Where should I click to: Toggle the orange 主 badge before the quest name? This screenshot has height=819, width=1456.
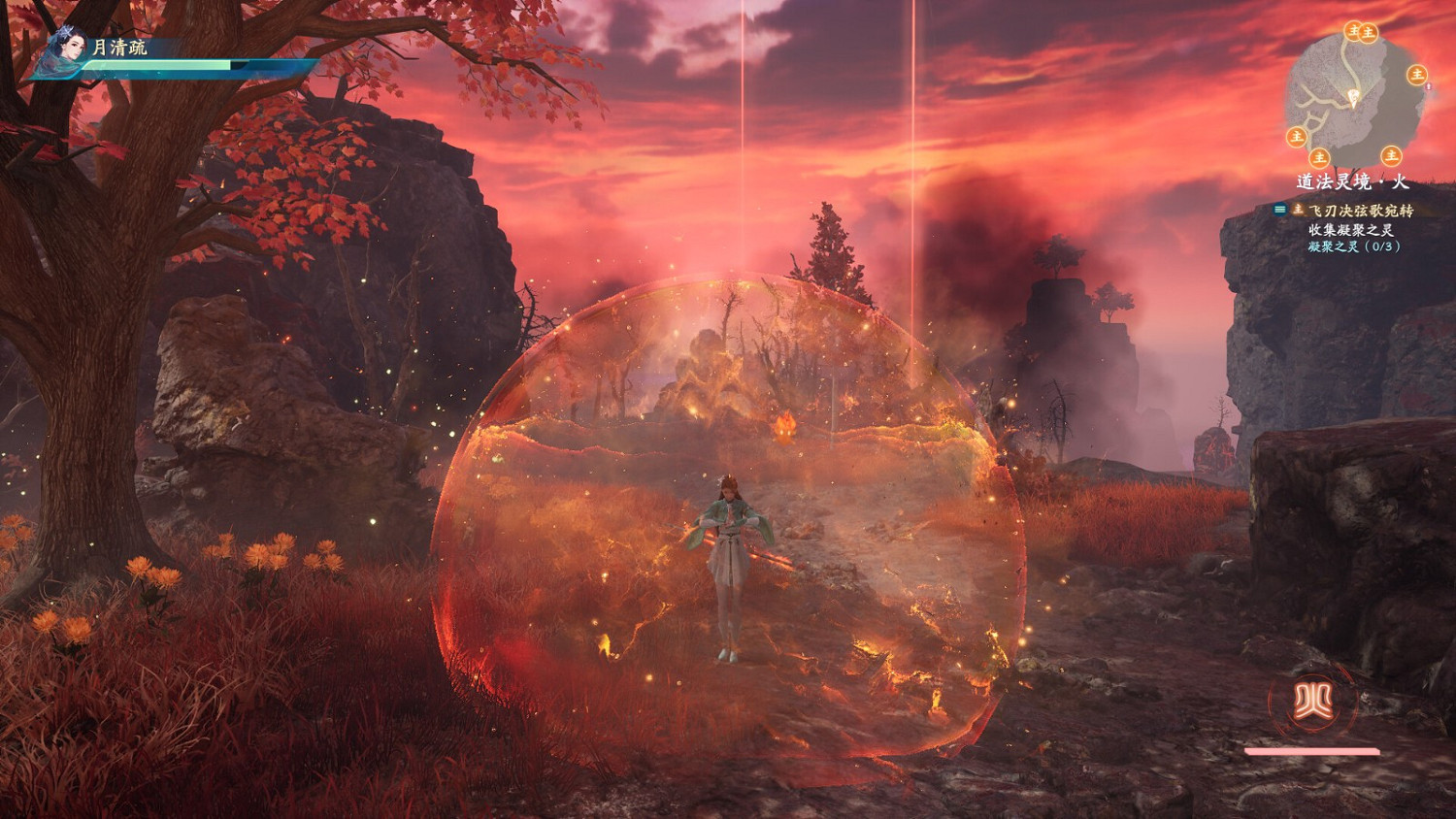coord(1301,210)
